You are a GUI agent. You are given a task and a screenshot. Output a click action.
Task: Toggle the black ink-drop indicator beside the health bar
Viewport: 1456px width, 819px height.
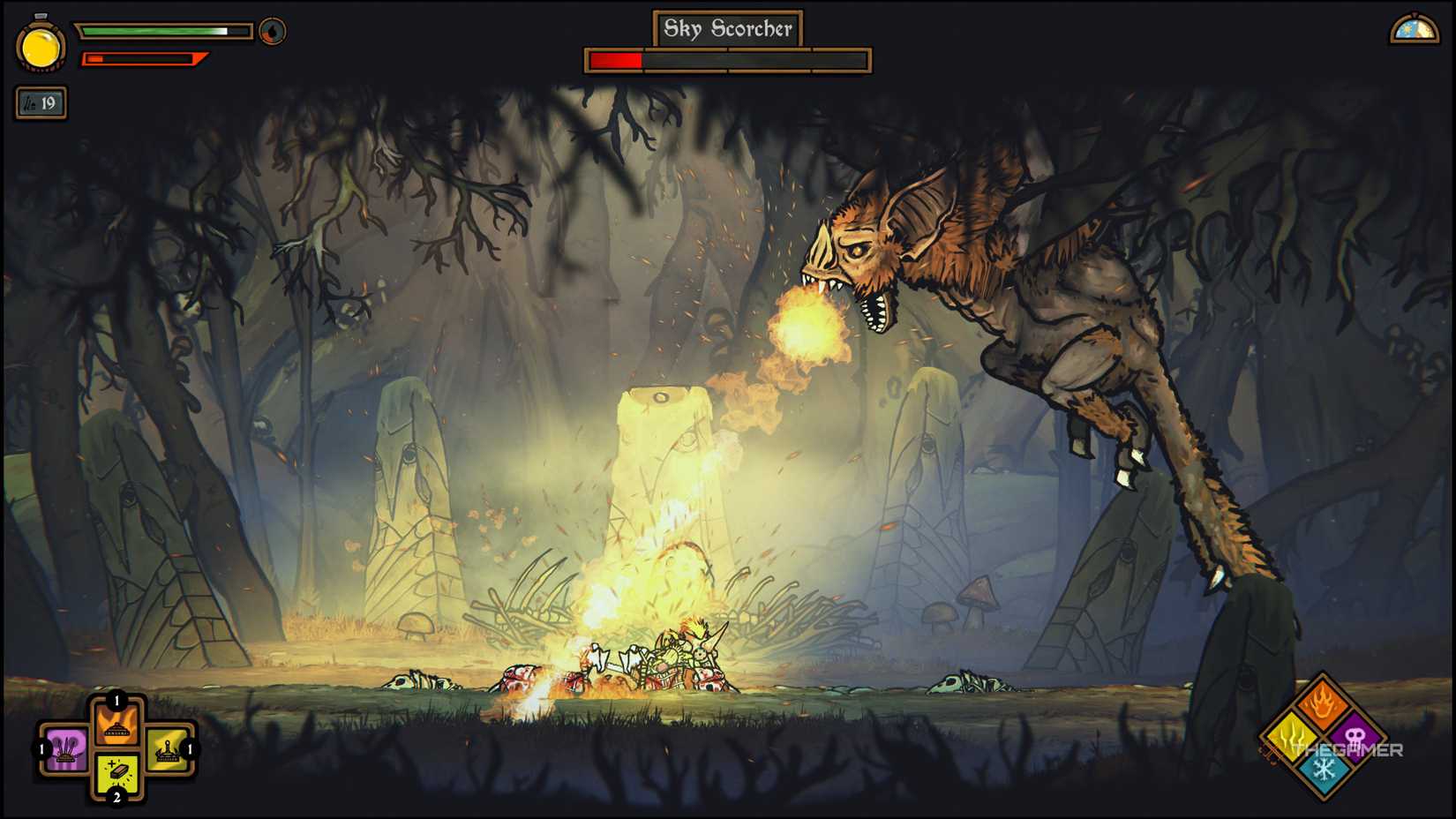[274, 29]
